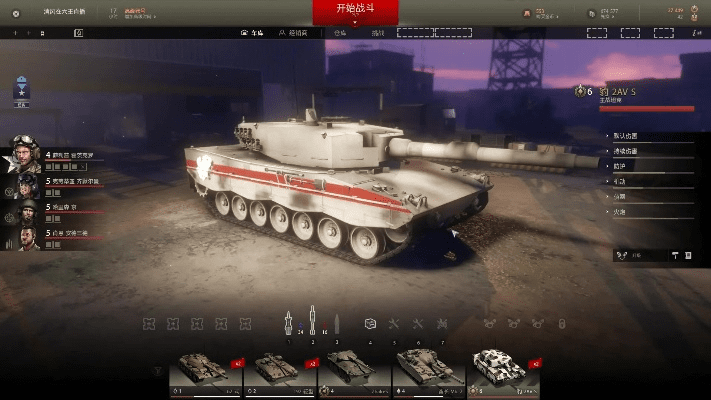Start the battle with the red top button

[x=355, y=11]
